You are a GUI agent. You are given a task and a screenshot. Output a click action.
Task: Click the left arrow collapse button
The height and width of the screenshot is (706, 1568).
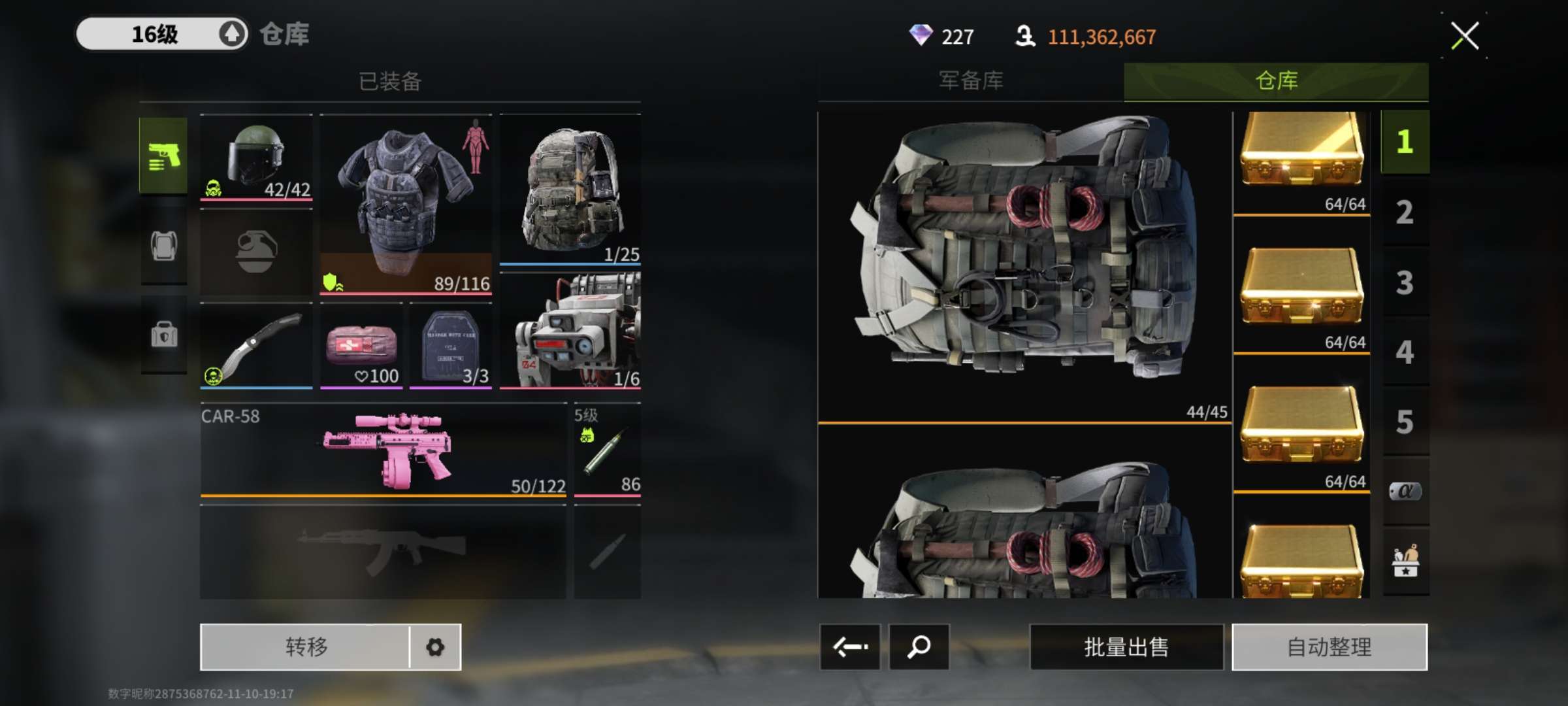click(850, 647)
